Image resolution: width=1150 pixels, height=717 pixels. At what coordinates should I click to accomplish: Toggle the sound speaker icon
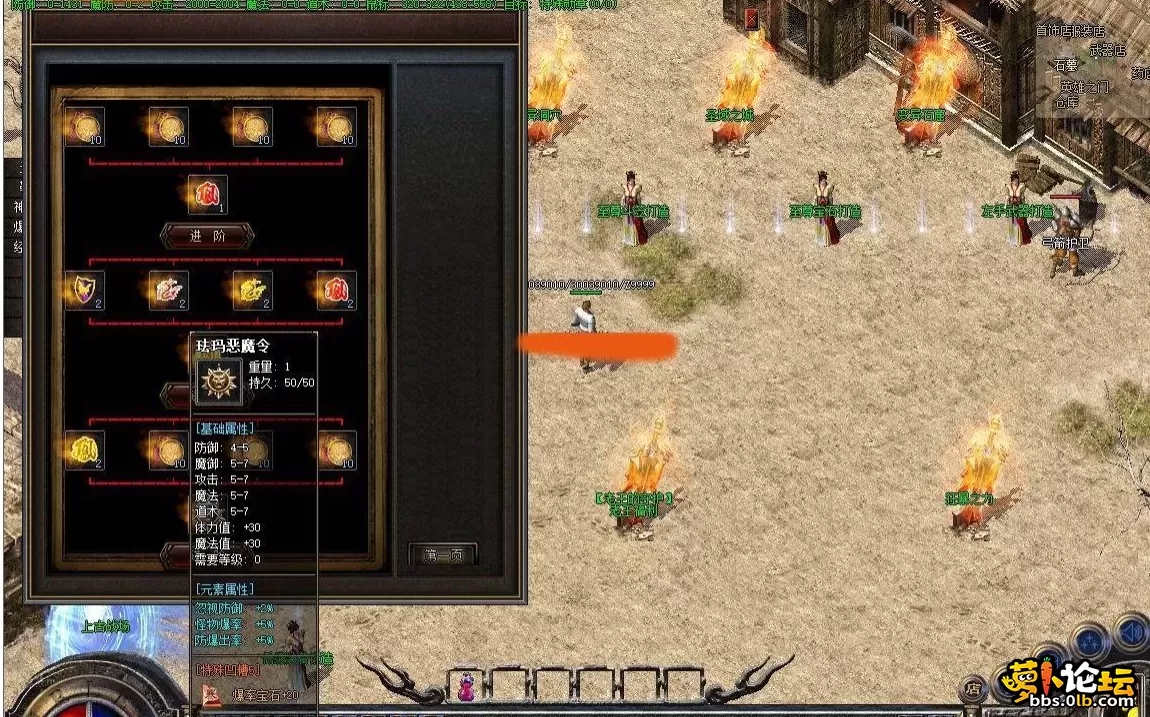click(x=1131, y=634)
